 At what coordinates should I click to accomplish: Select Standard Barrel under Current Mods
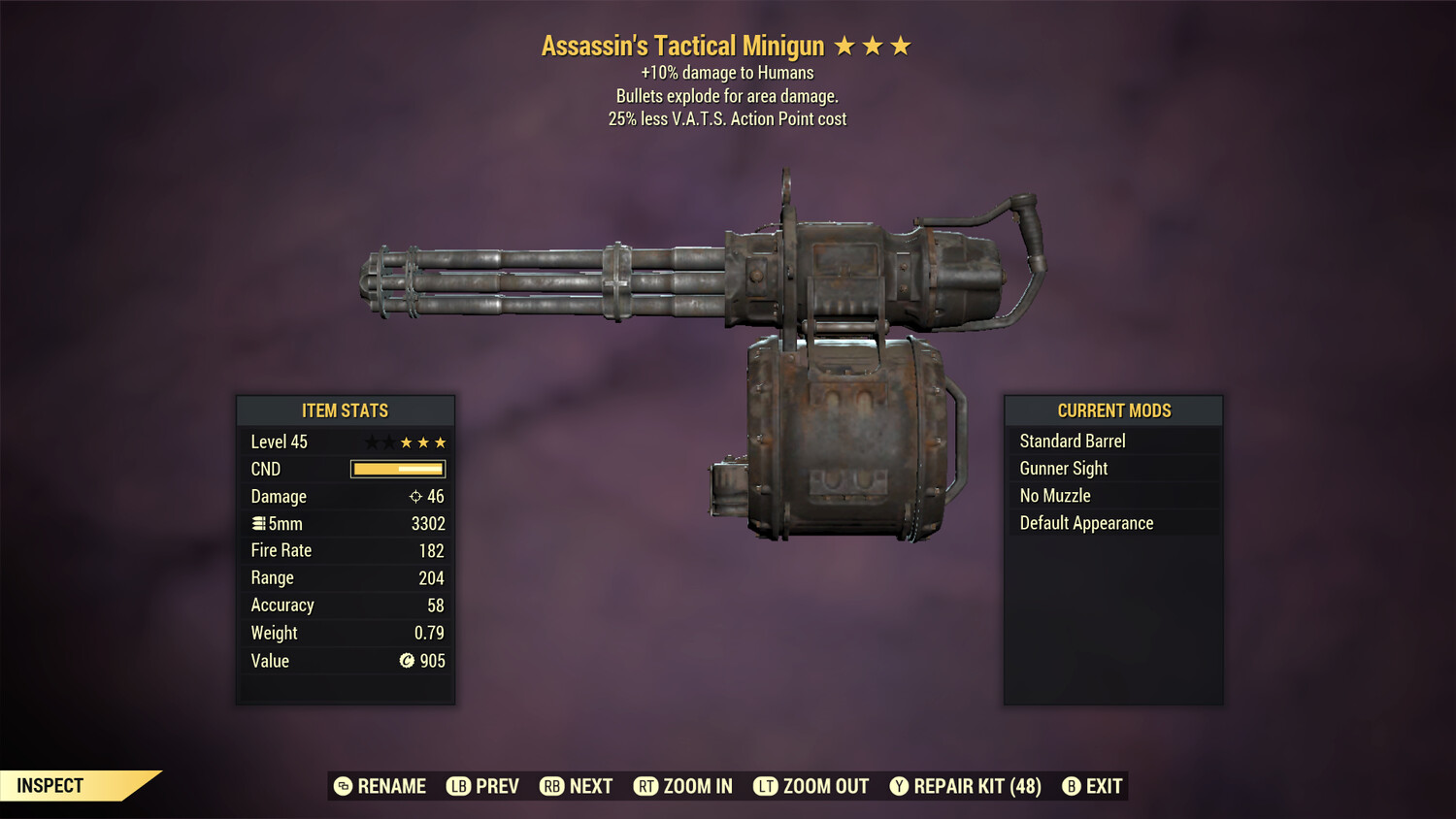[1072, 441]
